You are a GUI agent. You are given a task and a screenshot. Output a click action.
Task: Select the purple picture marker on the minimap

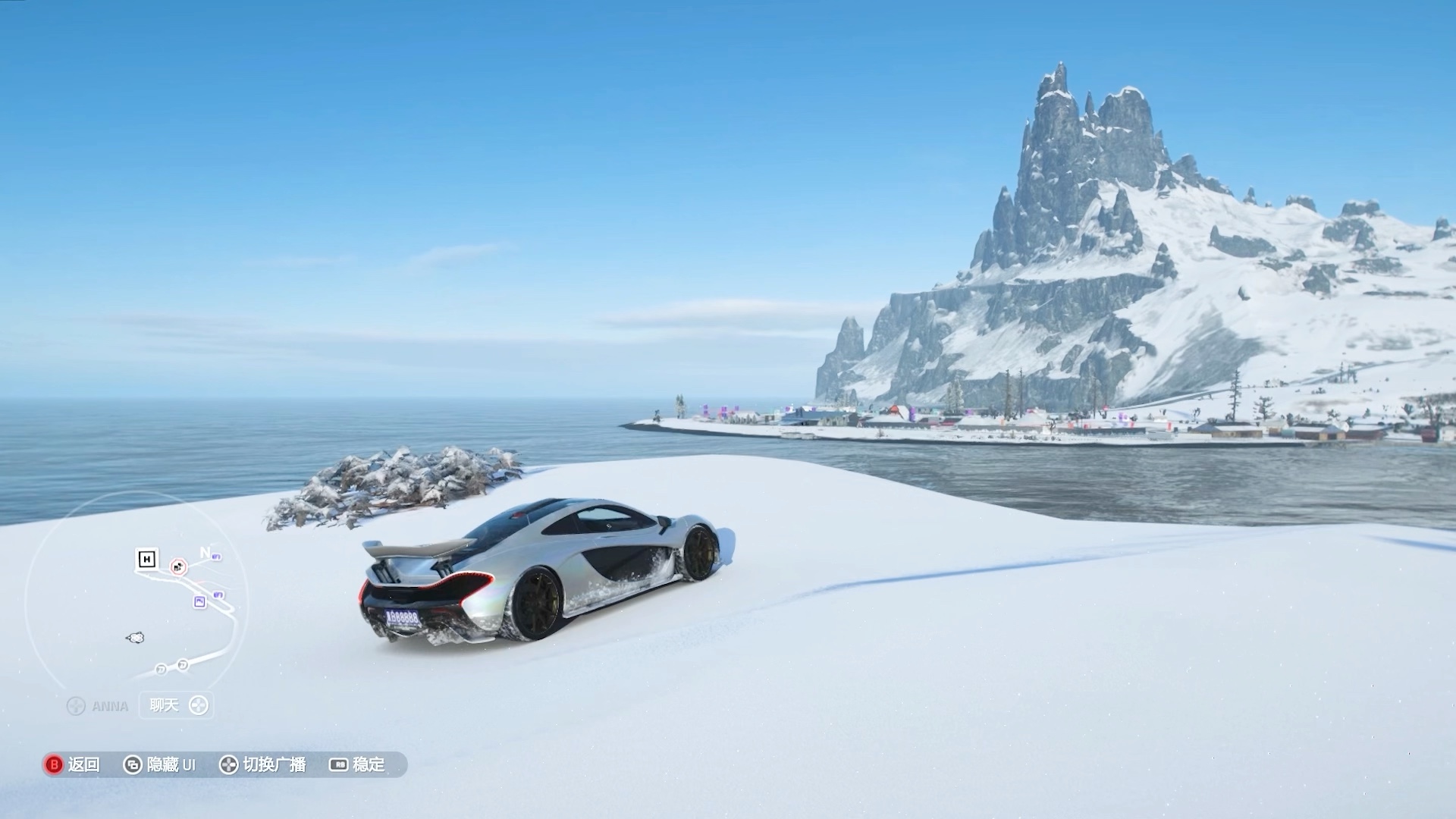(x=199, y=601)
